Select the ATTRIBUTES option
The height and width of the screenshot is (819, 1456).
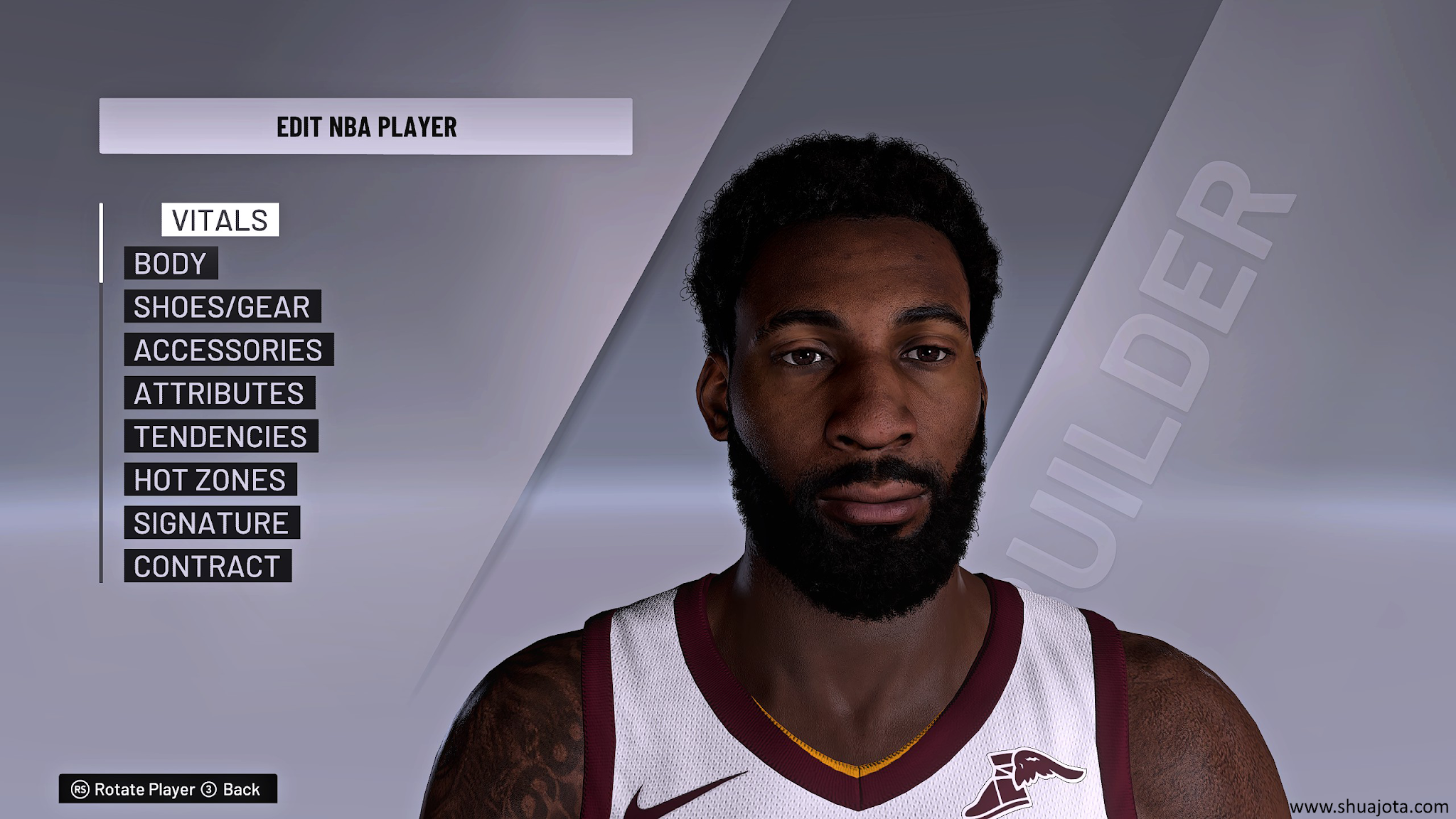pyautogui.click(x=219, y=393)
